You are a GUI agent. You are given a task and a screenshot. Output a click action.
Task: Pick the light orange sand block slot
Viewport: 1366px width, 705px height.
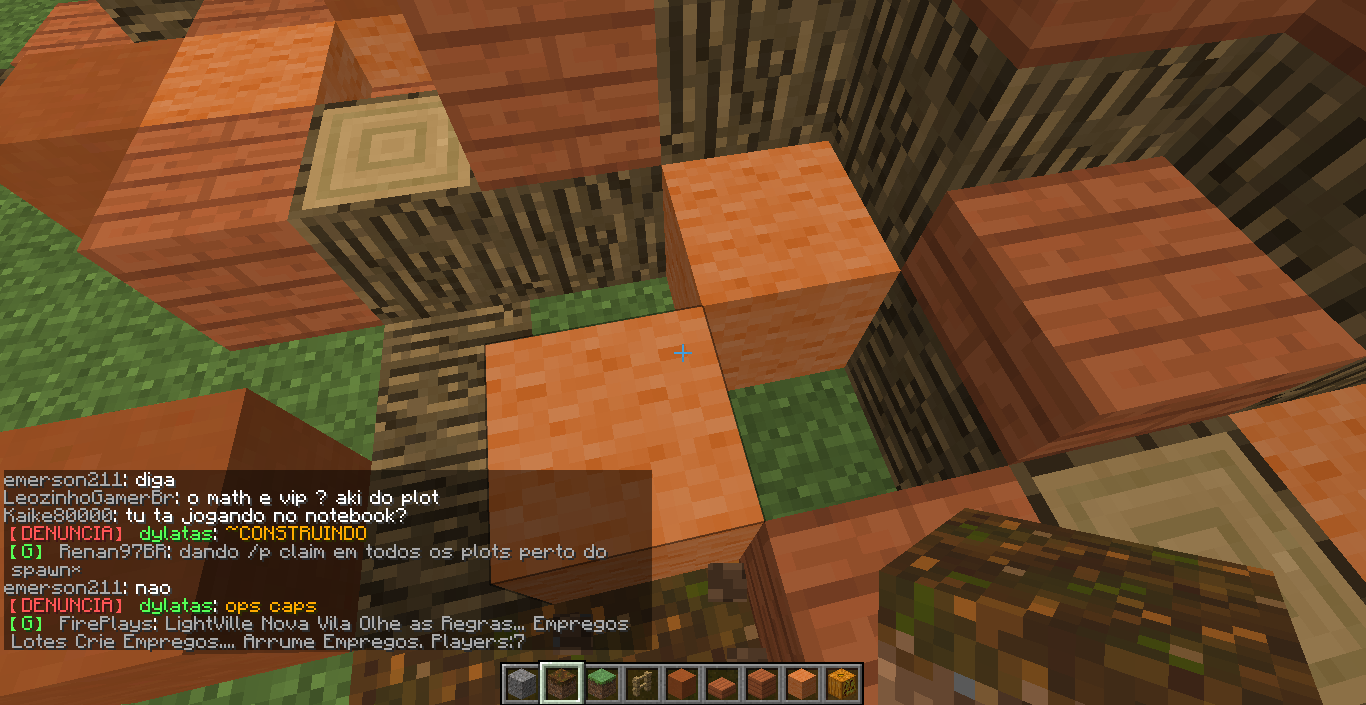(800, 685)
